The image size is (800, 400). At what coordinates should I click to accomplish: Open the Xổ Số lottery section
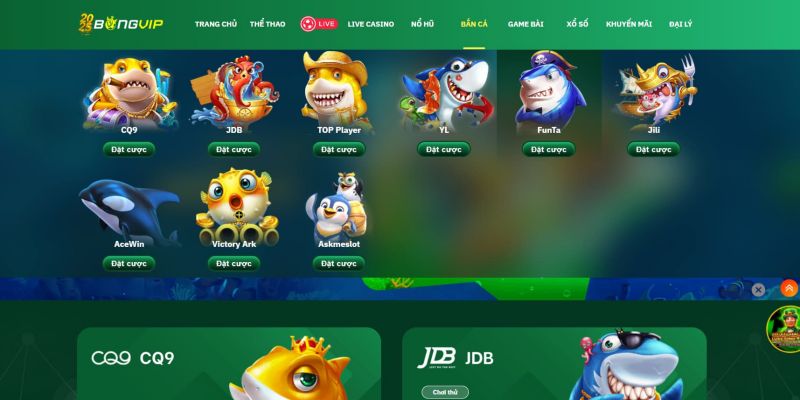tap(577, 24)
